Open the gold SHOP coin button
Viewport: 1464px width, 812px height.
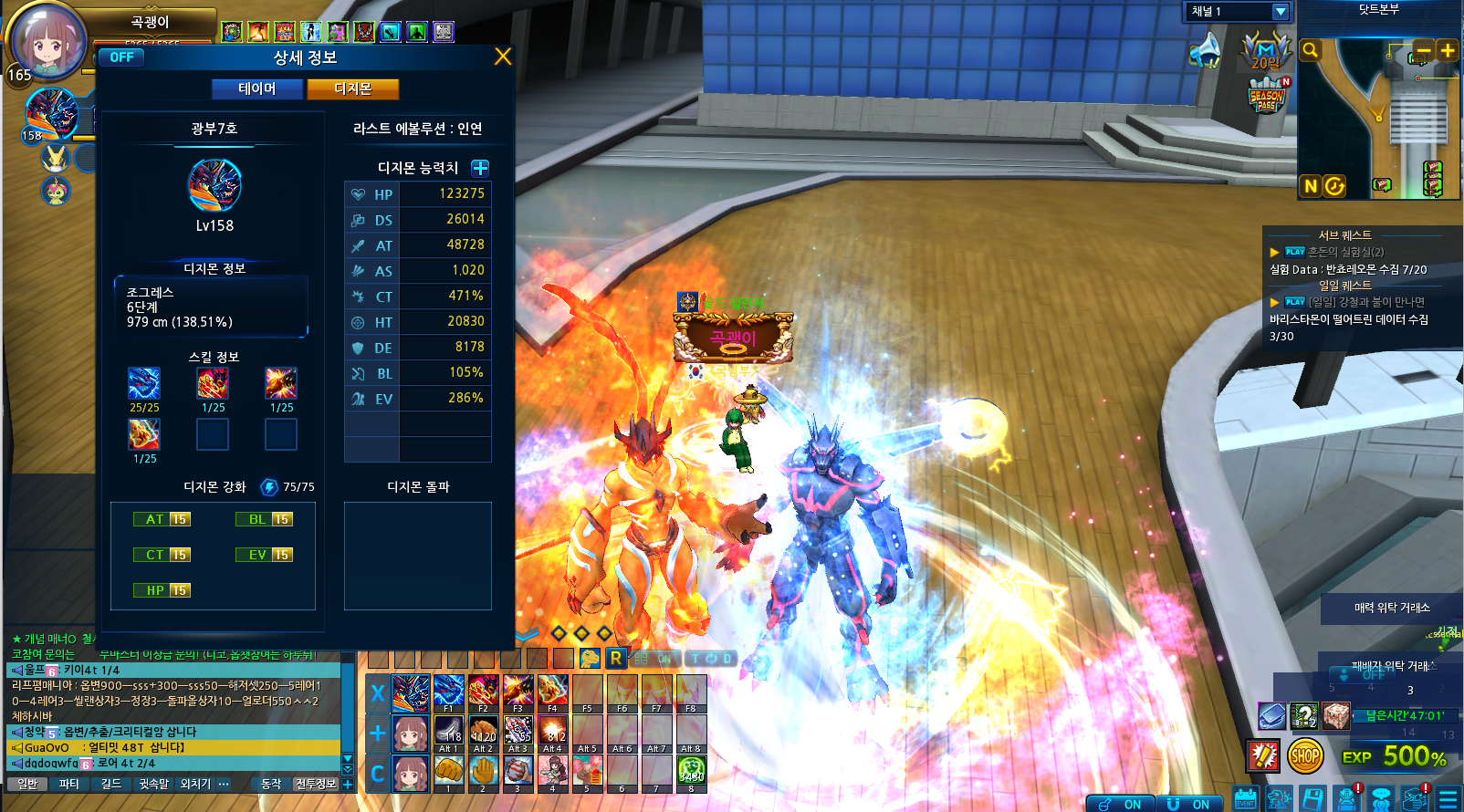(x=1305, y=755)
